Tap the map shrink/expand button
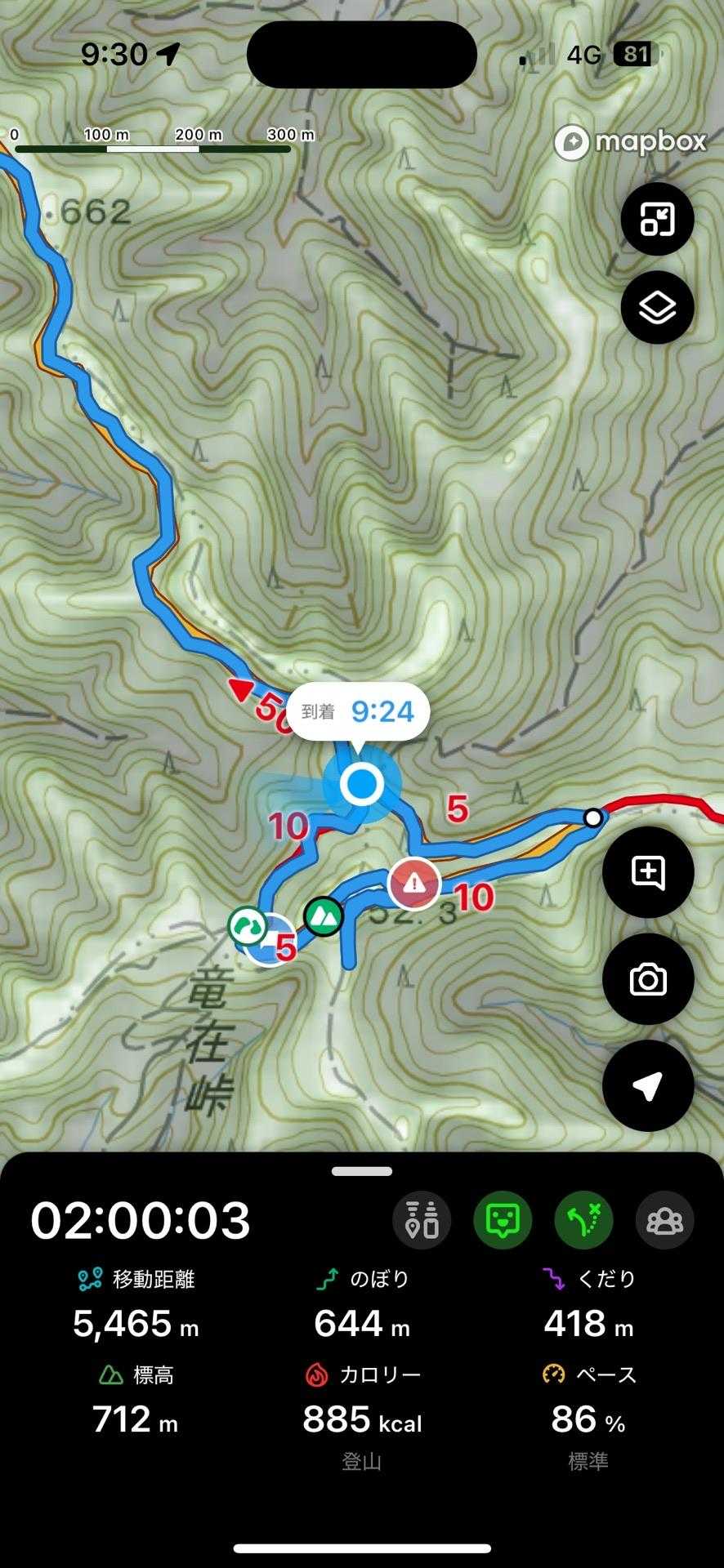The width and height of the screenshot is (724, 1568). click(x=657, y=219)
